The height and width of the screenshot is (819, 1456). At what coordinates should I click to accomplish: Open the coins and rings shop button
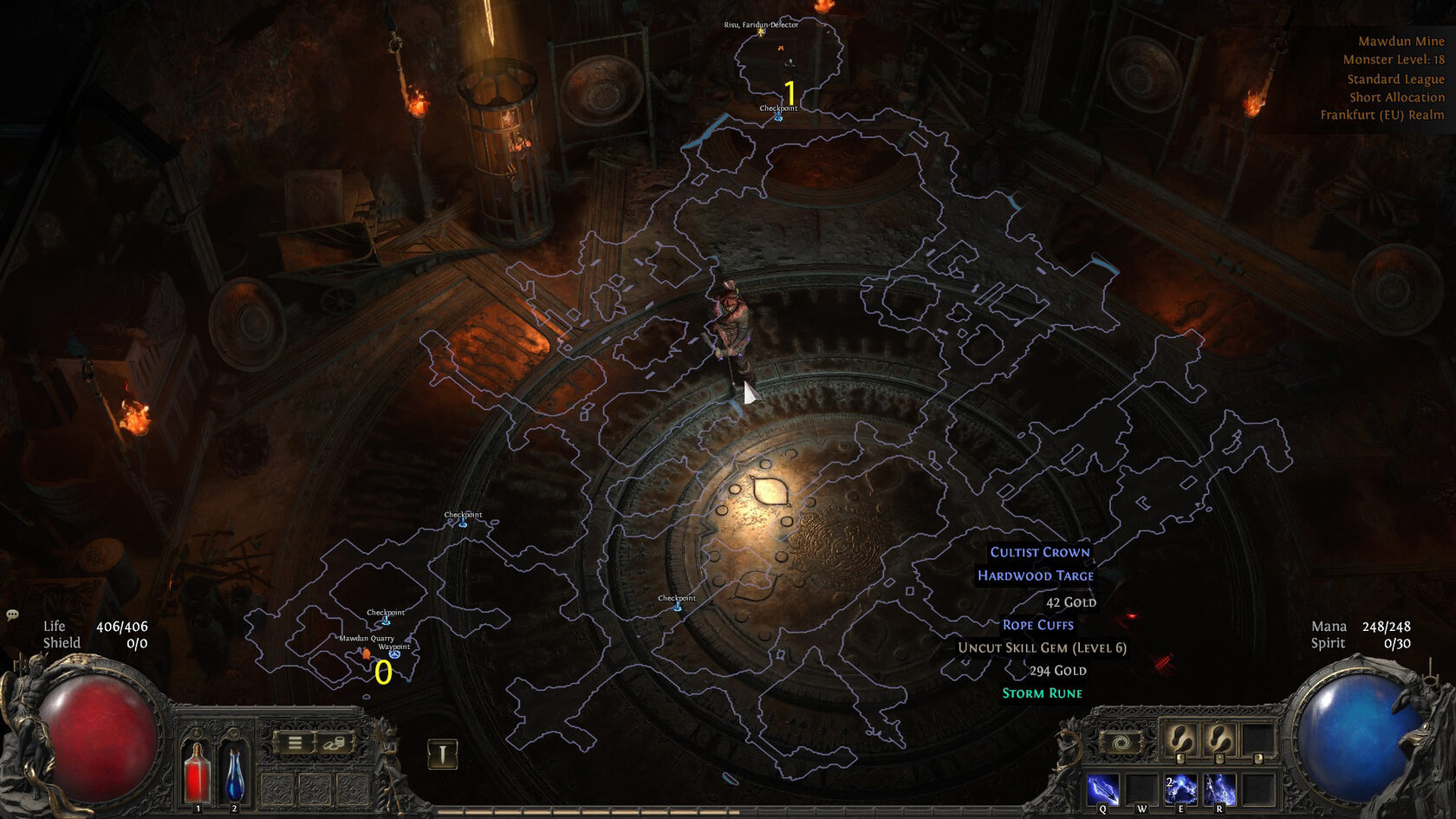[334, 743]
